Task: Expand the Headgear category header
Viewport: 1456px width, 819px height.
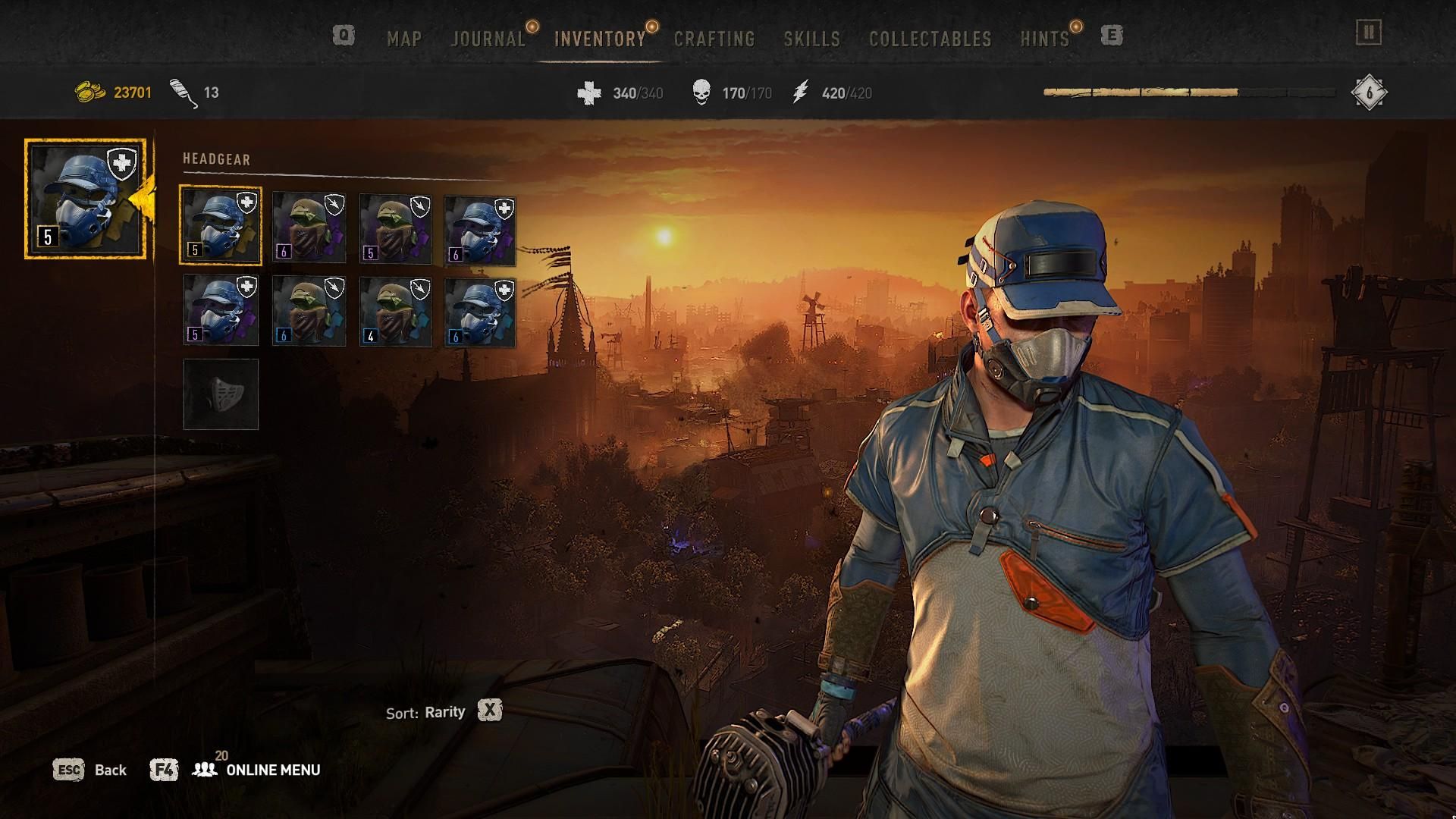Action: coord(216,159)
